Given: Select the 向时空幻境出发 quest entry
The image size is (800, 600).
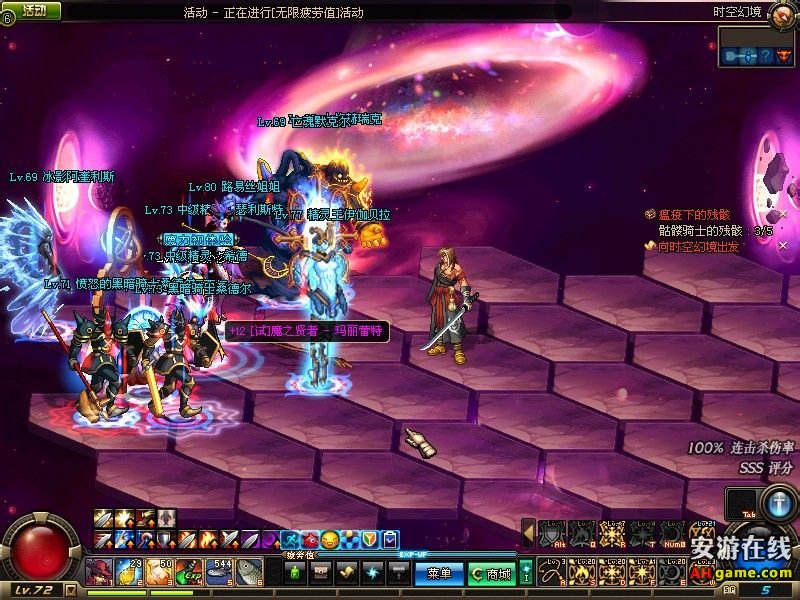Looking at the screenshot, I should click(x=697, y=246).
